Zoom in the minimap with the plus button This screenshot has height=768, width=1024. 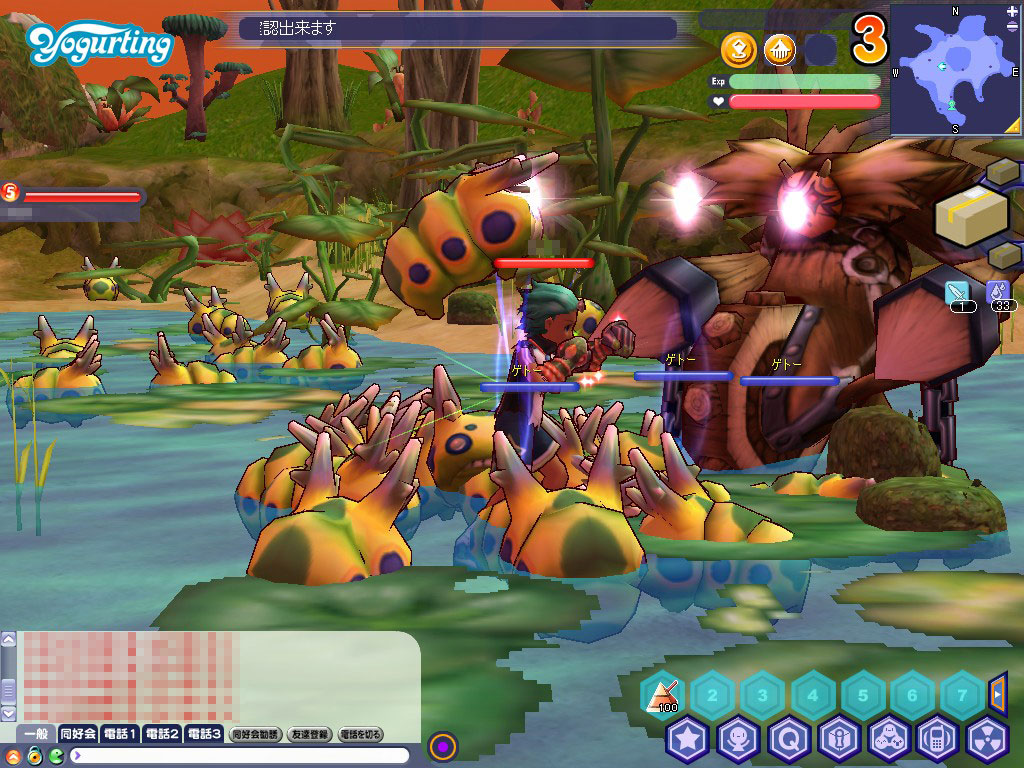[x=1011, y=13]
